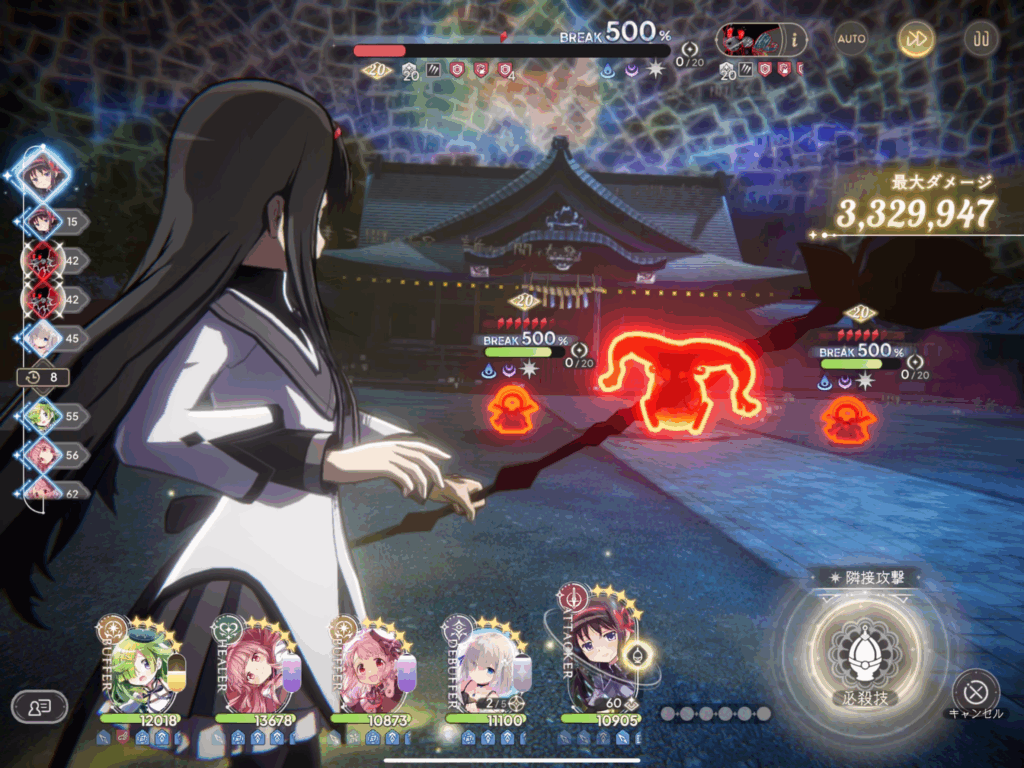Viewport: 1024px width, 768px height.
Task: Click the green-haired turn-order portrait marked 55
Action: (42, 414)
